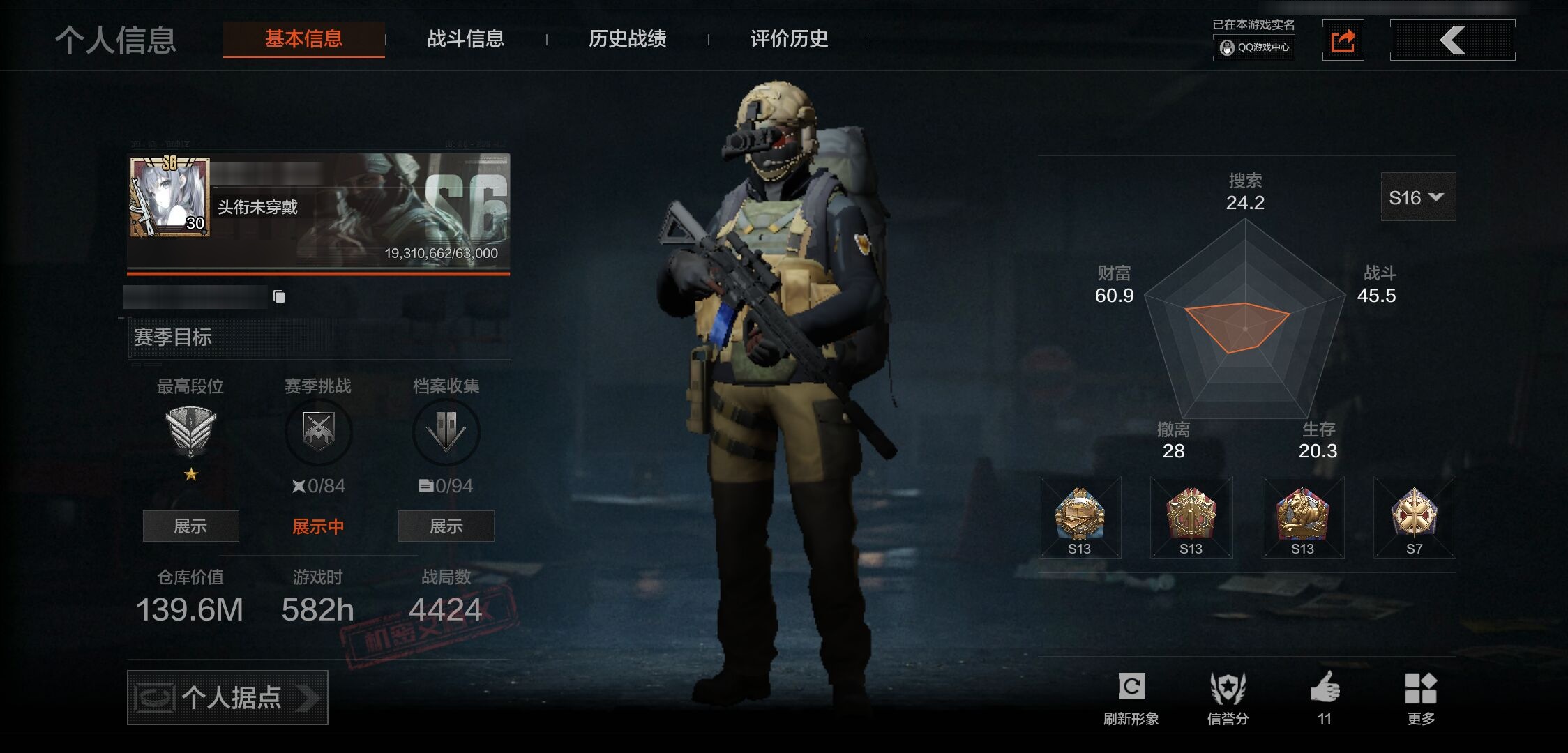
Task: Collapse the screen with the back arrow
Action: click(x=1453, y=40)
